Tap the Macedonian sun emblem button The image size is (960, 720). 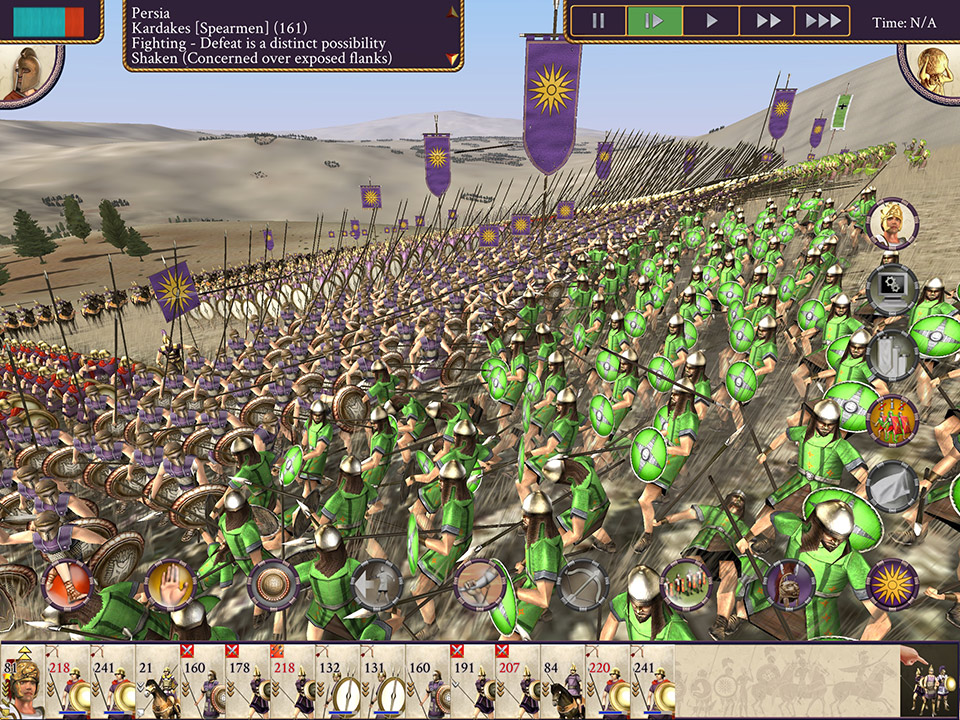(891, 584)
